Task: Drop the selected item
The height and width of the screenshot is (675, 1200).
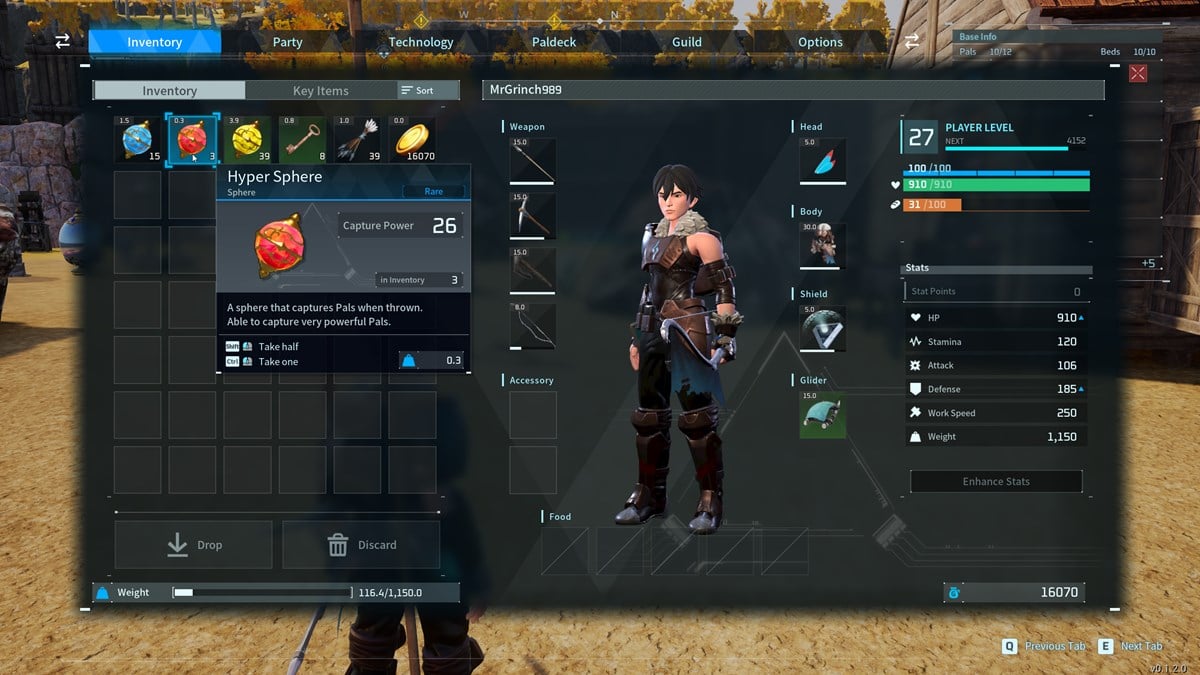Action: [x=194, y=545]
